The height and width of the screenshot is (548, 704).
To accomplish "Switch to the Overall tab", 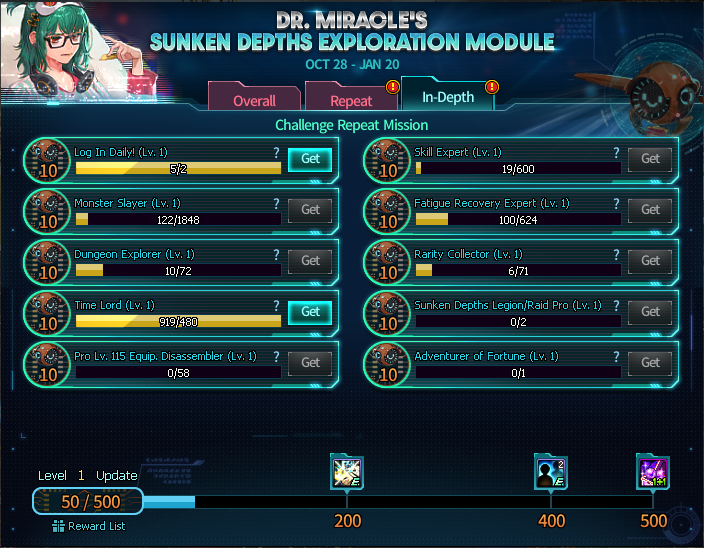I will (x=254, y=100).
